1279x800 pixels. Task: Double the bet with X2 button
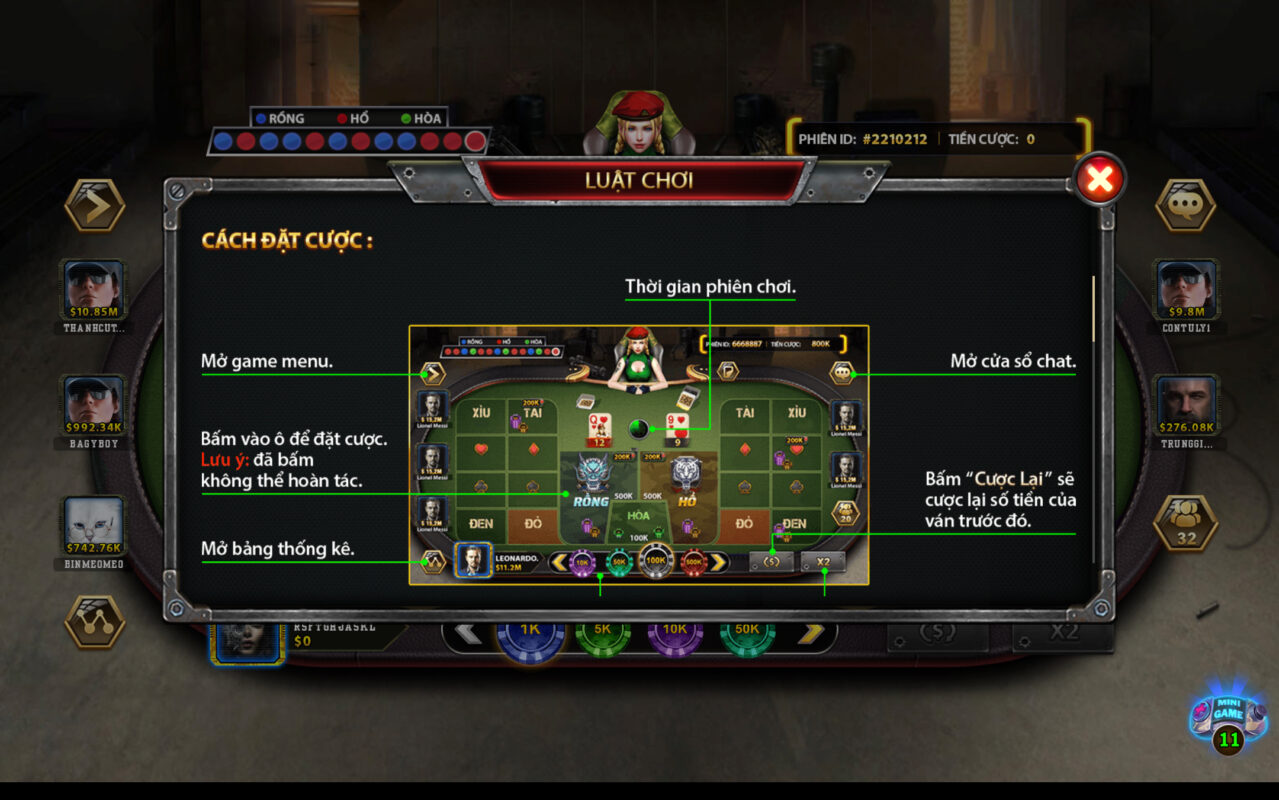click(x=1064, y=632)
